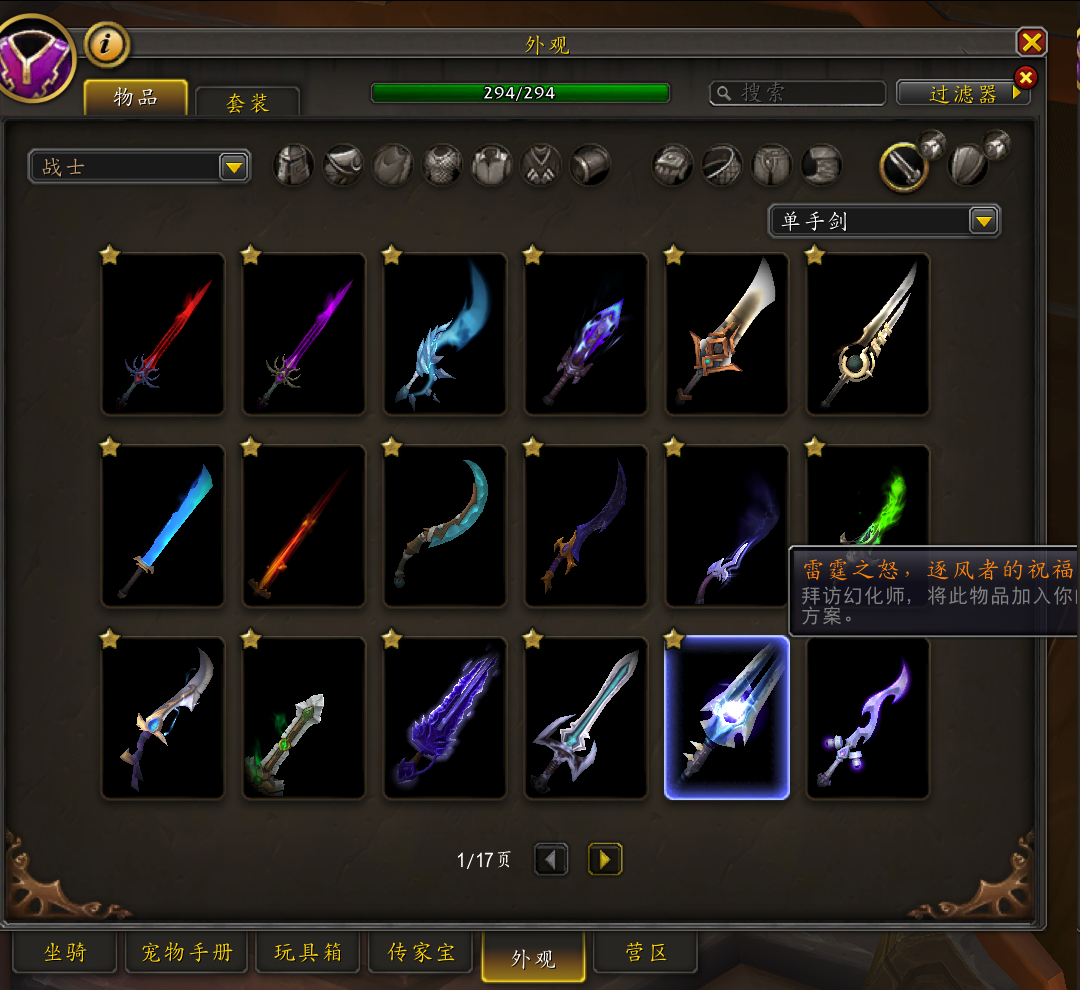Select the highlighted Thunderfury sword appearance
The width and height of the screenshot is (1080, 990).
pos(727,717)
